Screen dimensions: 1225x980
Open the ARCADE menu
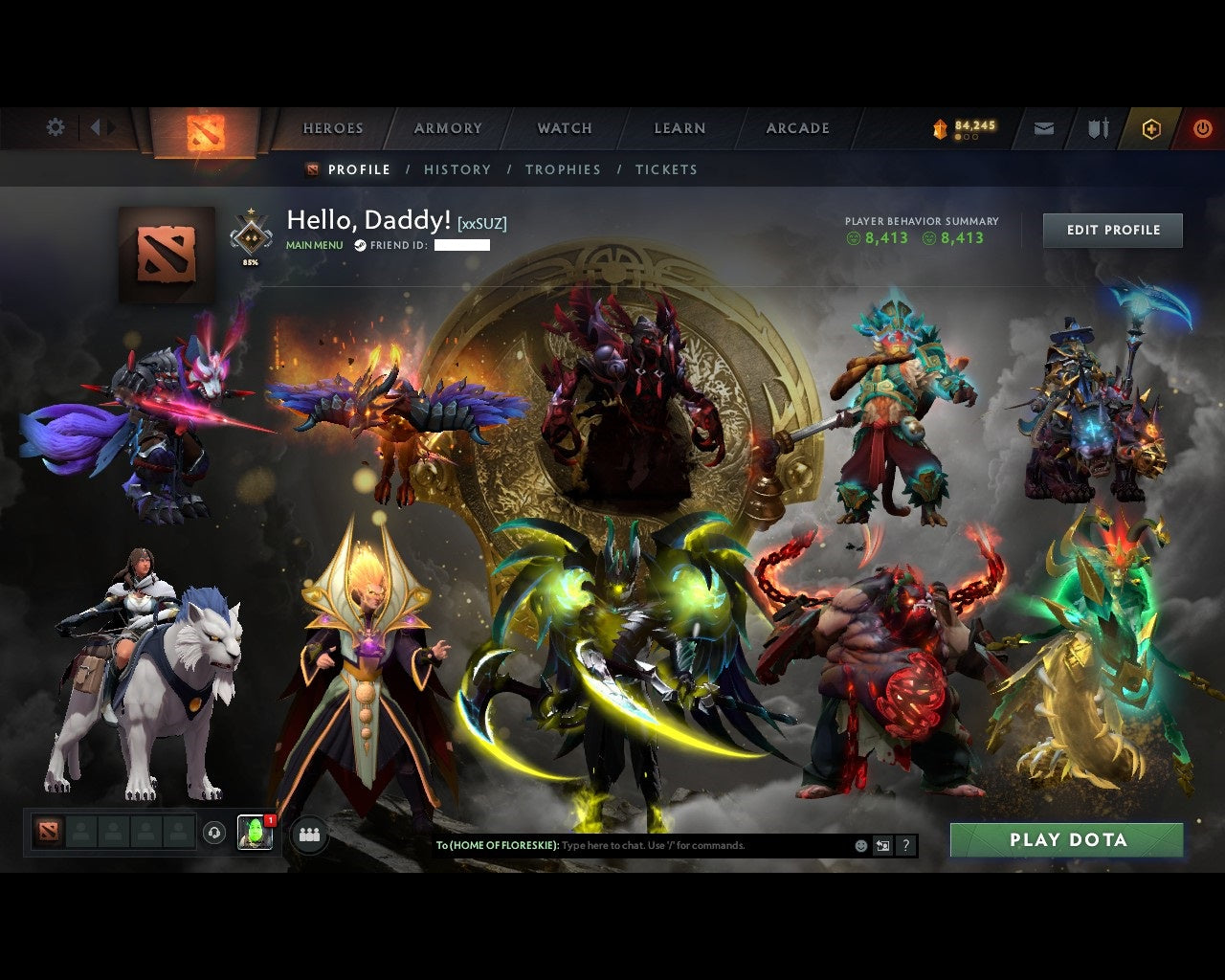[797, 127]
